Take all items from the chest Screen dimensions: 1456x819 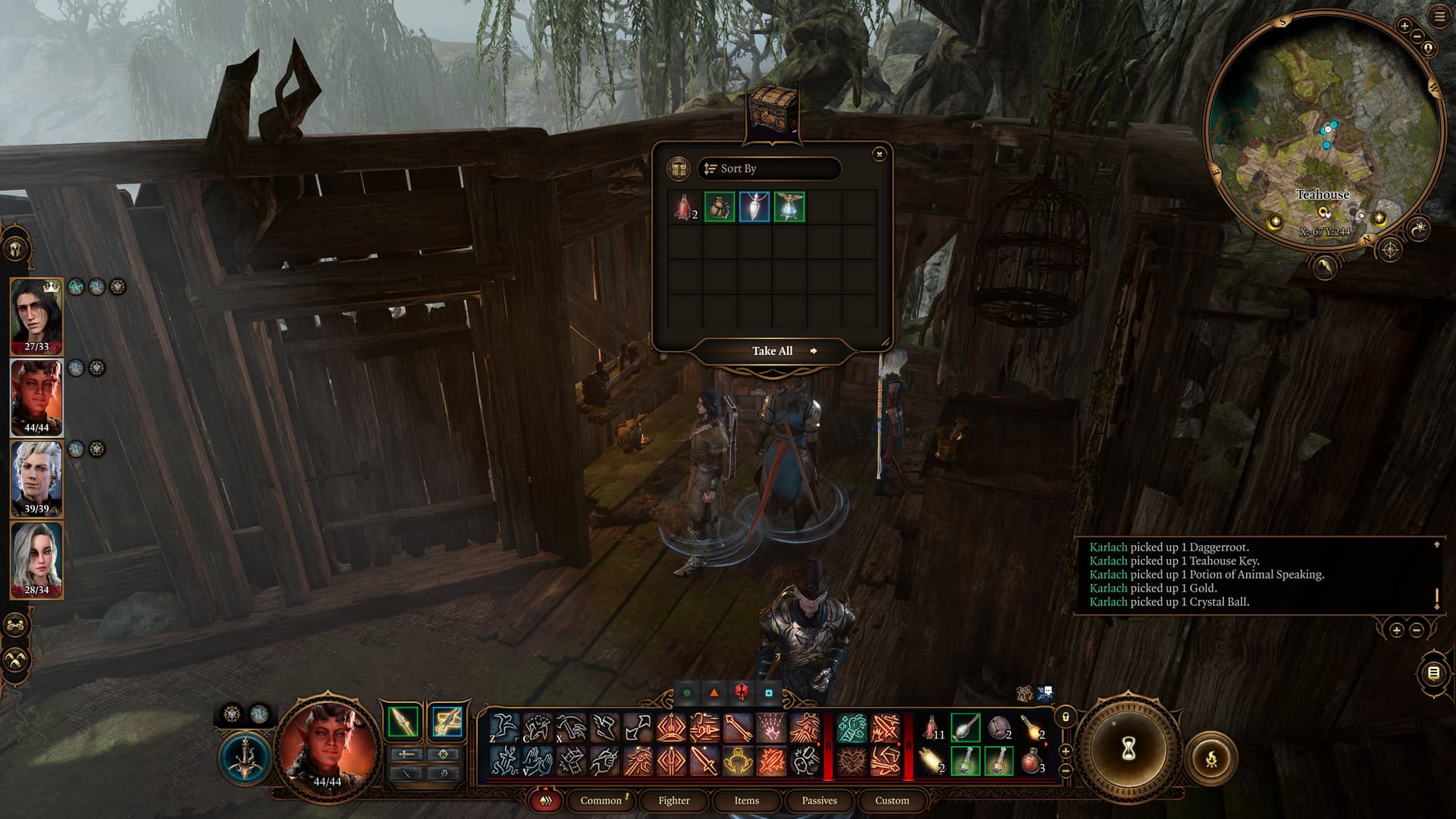[x=773, y=351]
